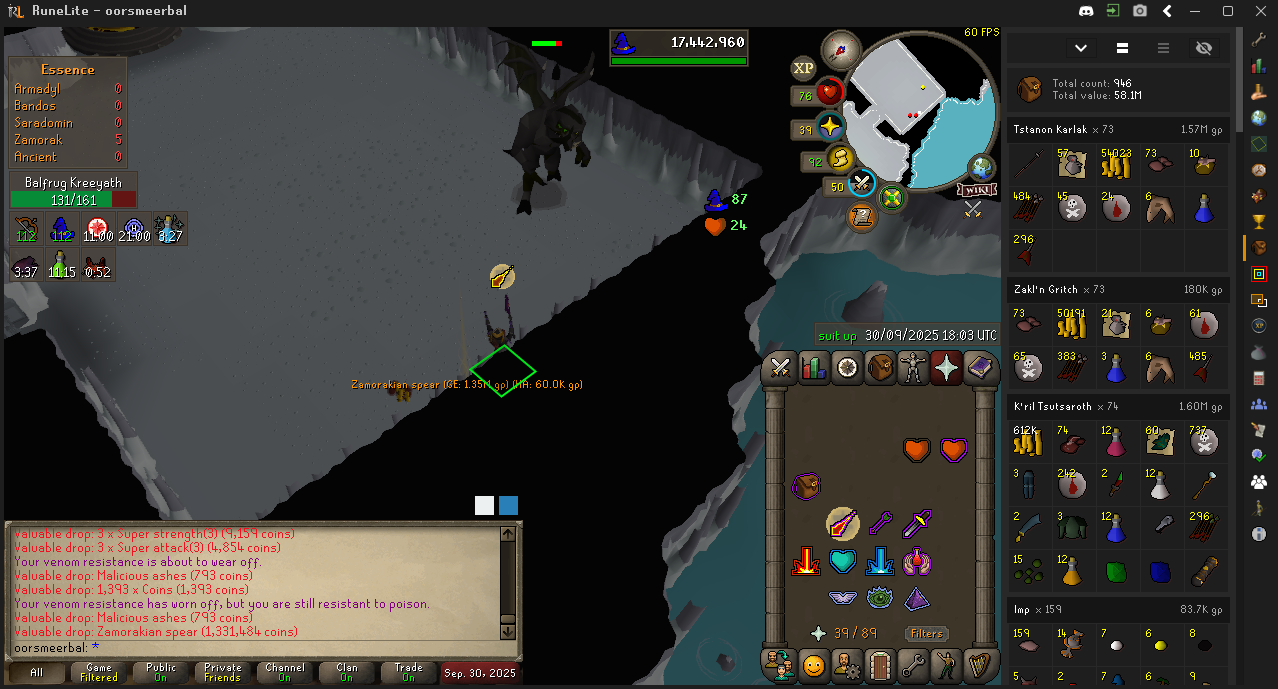Open the Music harp tab
The image size is (1278, 689).
(x=981, y=664)
